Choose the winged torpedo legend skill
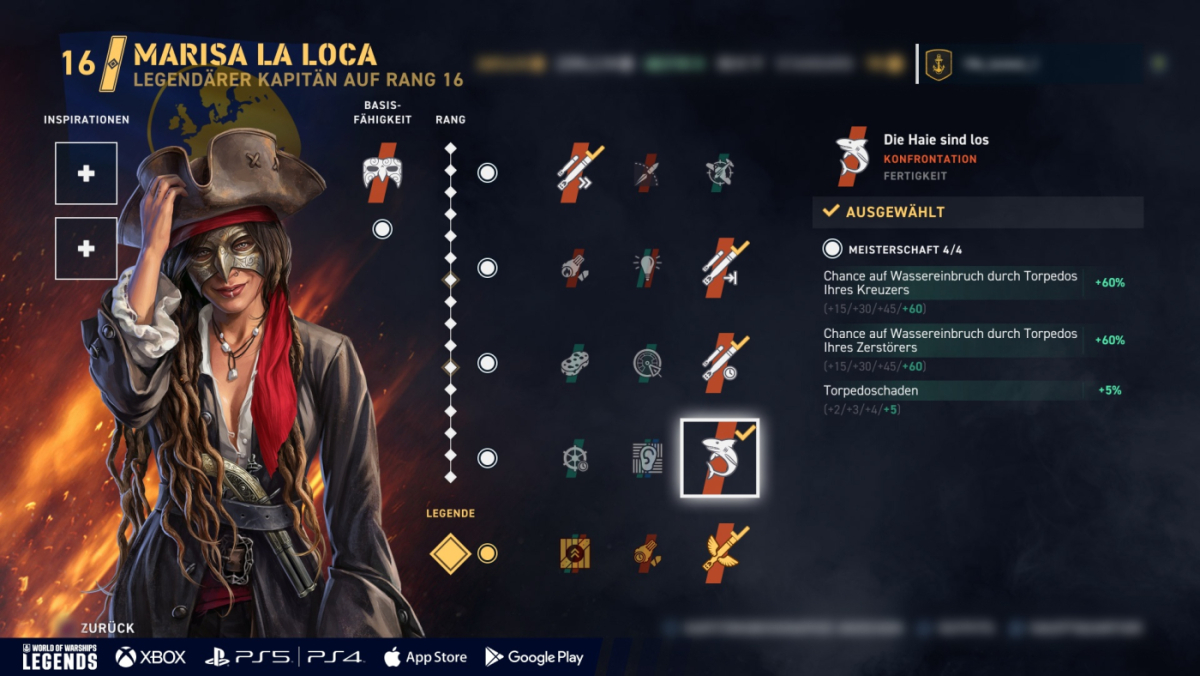Viewport: 1200px width, 676px height. pos(724,553)
